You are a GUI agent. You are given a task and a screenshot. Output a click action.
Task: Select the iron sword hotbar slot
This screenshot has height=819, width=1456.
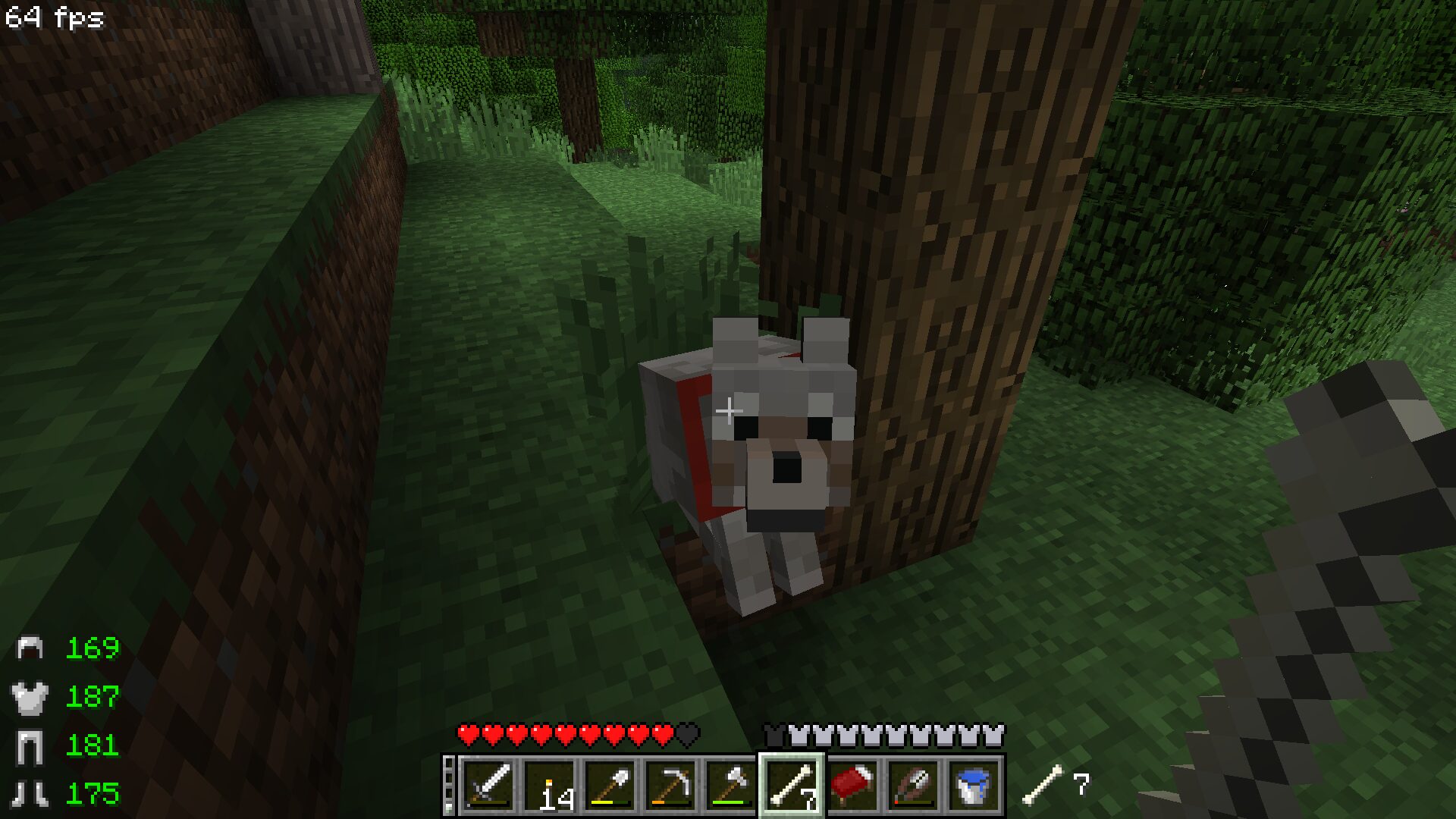point(488,786)
